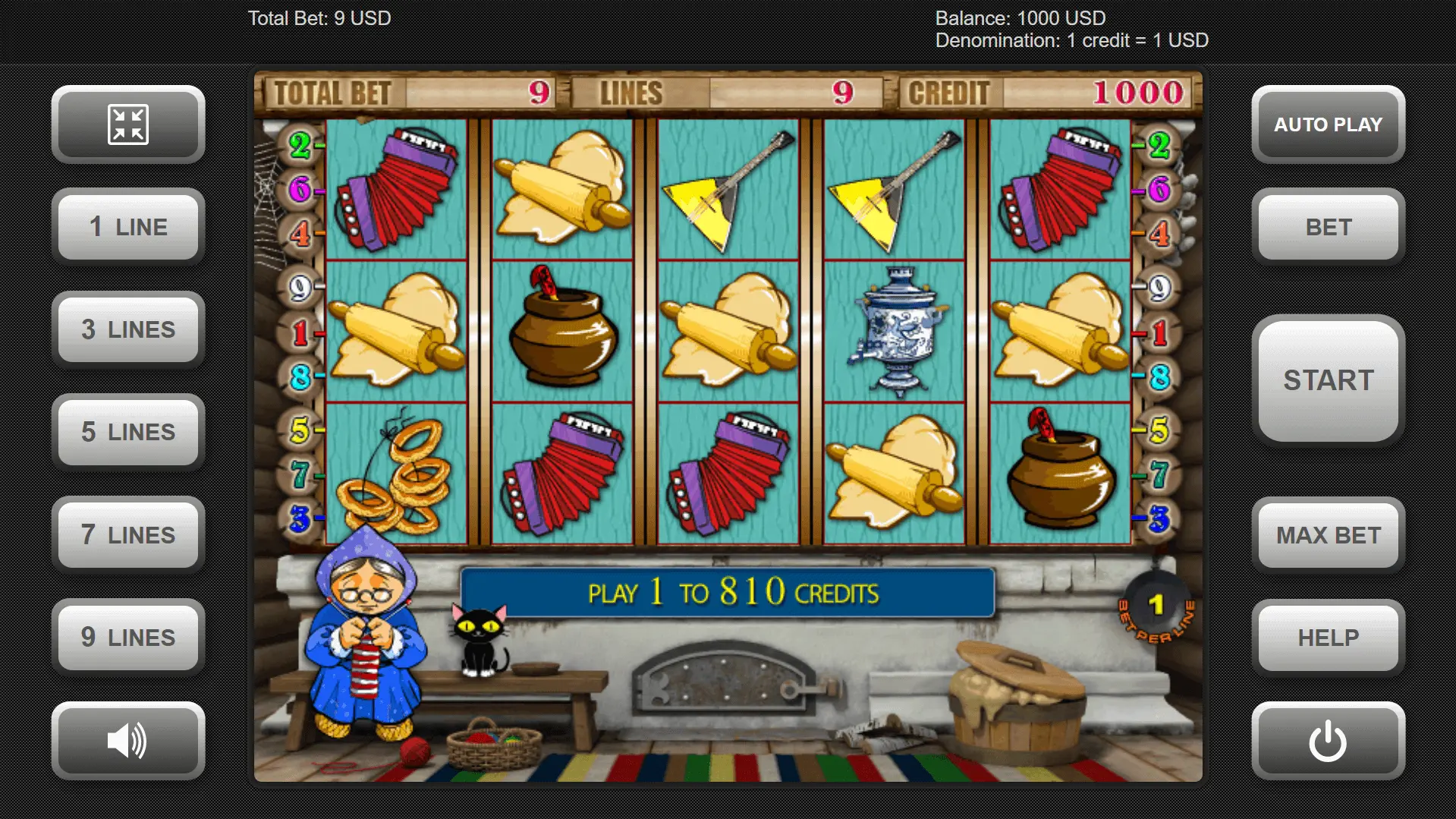Activate all 9 LINES

coord(128,638)
